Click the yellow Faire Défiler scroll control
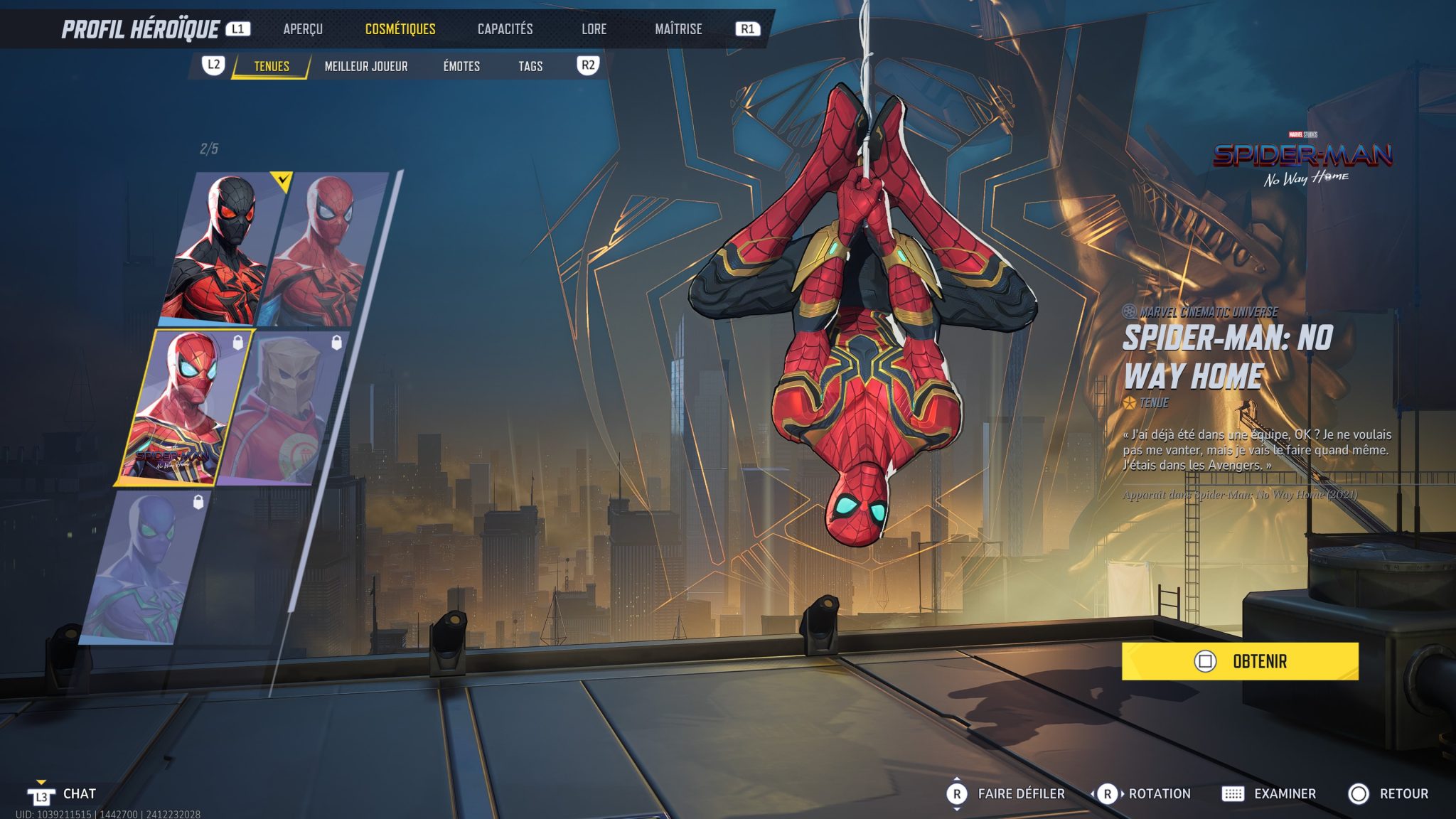 pos(958,793)
